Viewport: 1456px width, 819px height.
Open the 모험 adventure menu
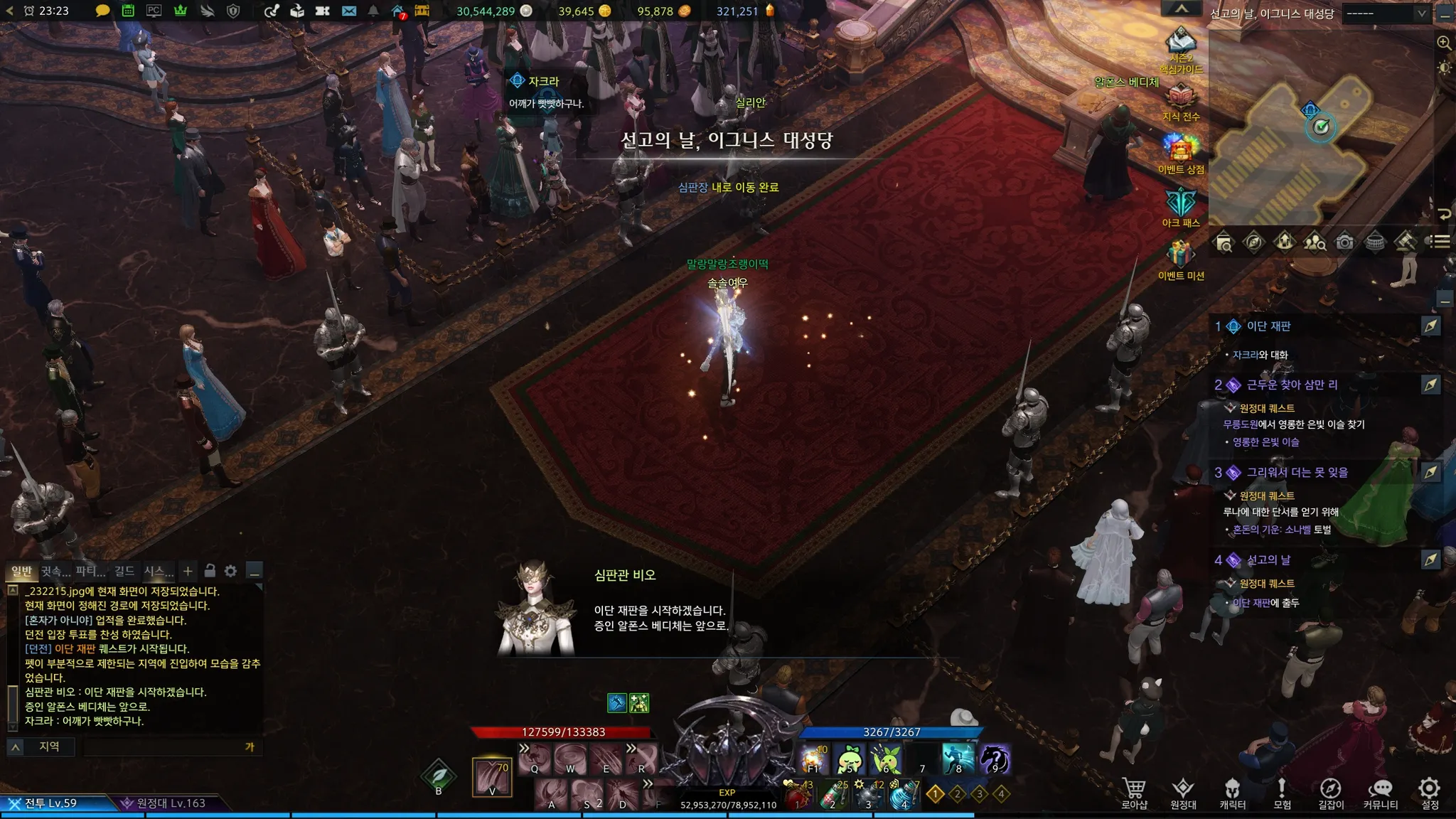click(1282, 793)
